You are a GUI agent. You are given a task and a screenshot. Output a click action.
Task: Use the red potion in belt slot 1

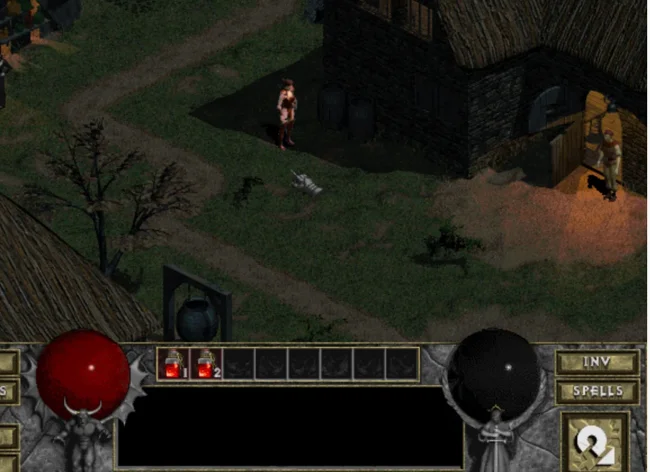coord(173,364)
